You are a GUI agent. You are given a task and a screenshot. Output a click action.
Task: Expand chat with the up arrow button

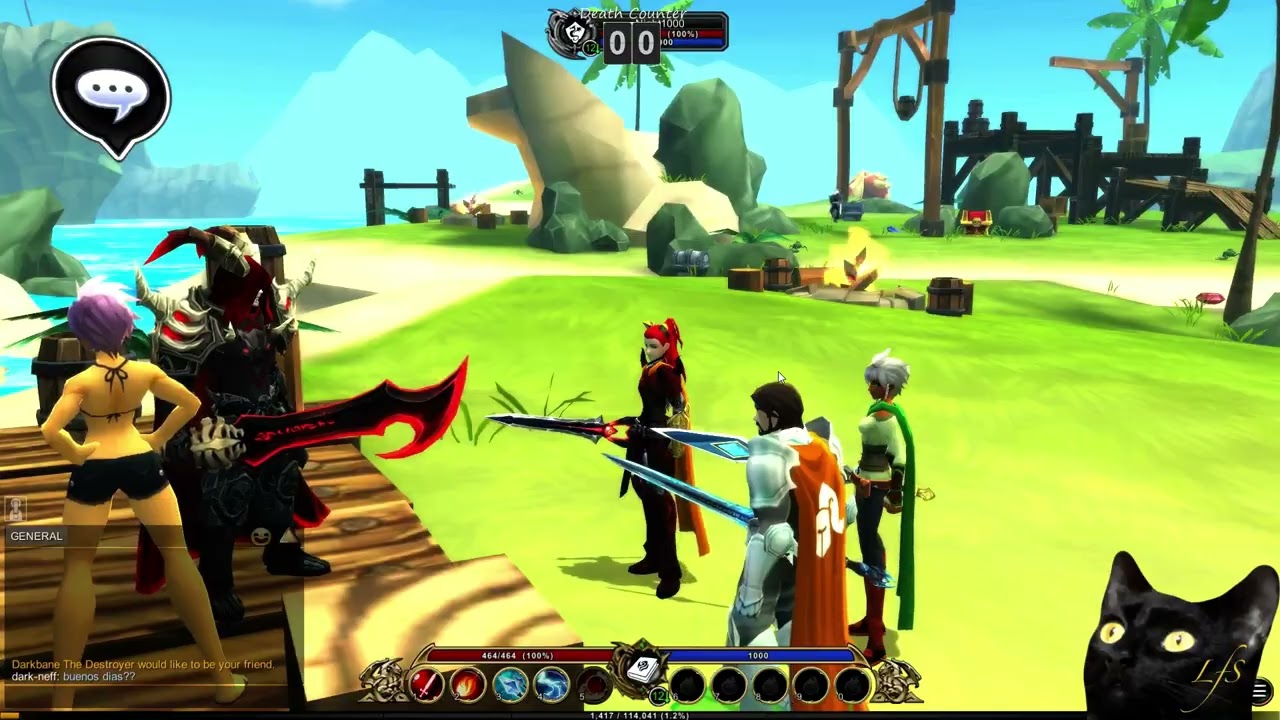pos(288,536)
